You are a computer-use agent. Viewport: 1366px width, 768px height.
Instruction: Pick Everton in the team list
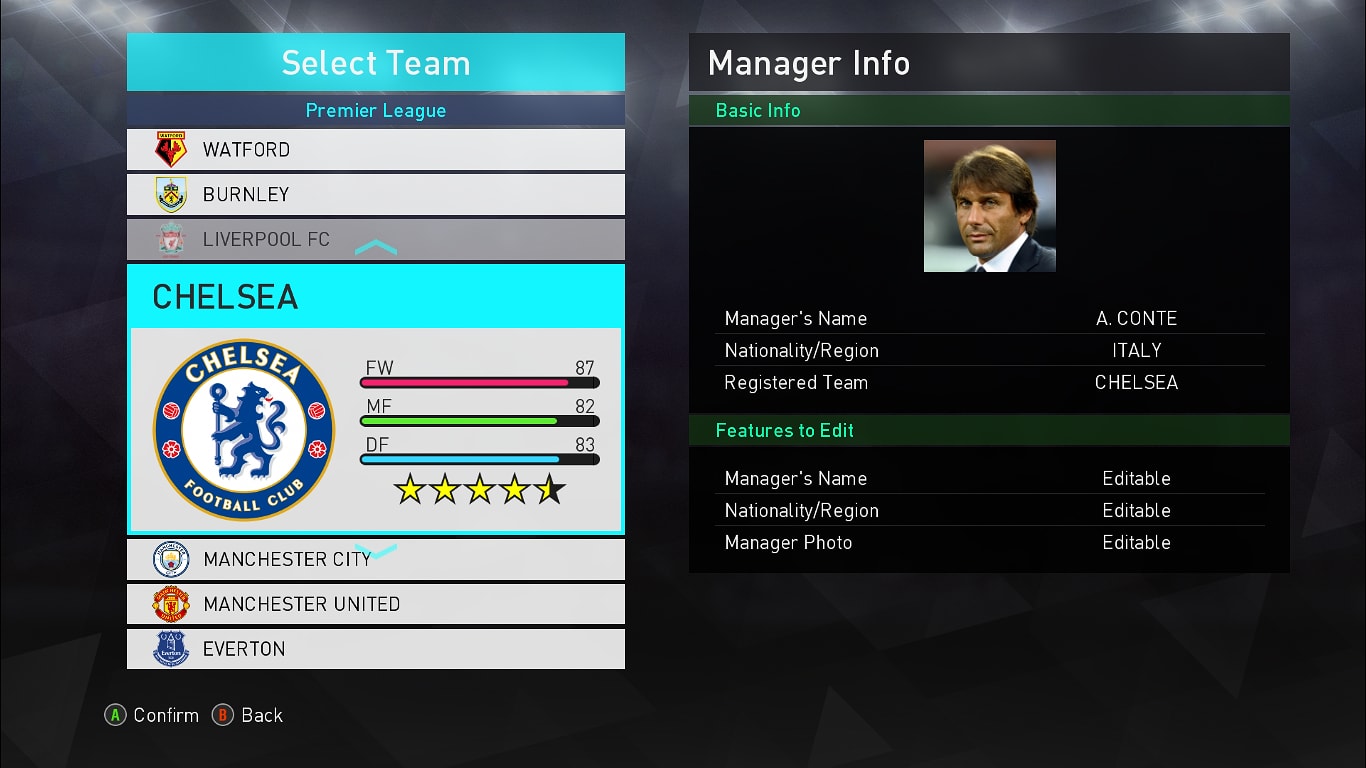(x=375, y=649)
